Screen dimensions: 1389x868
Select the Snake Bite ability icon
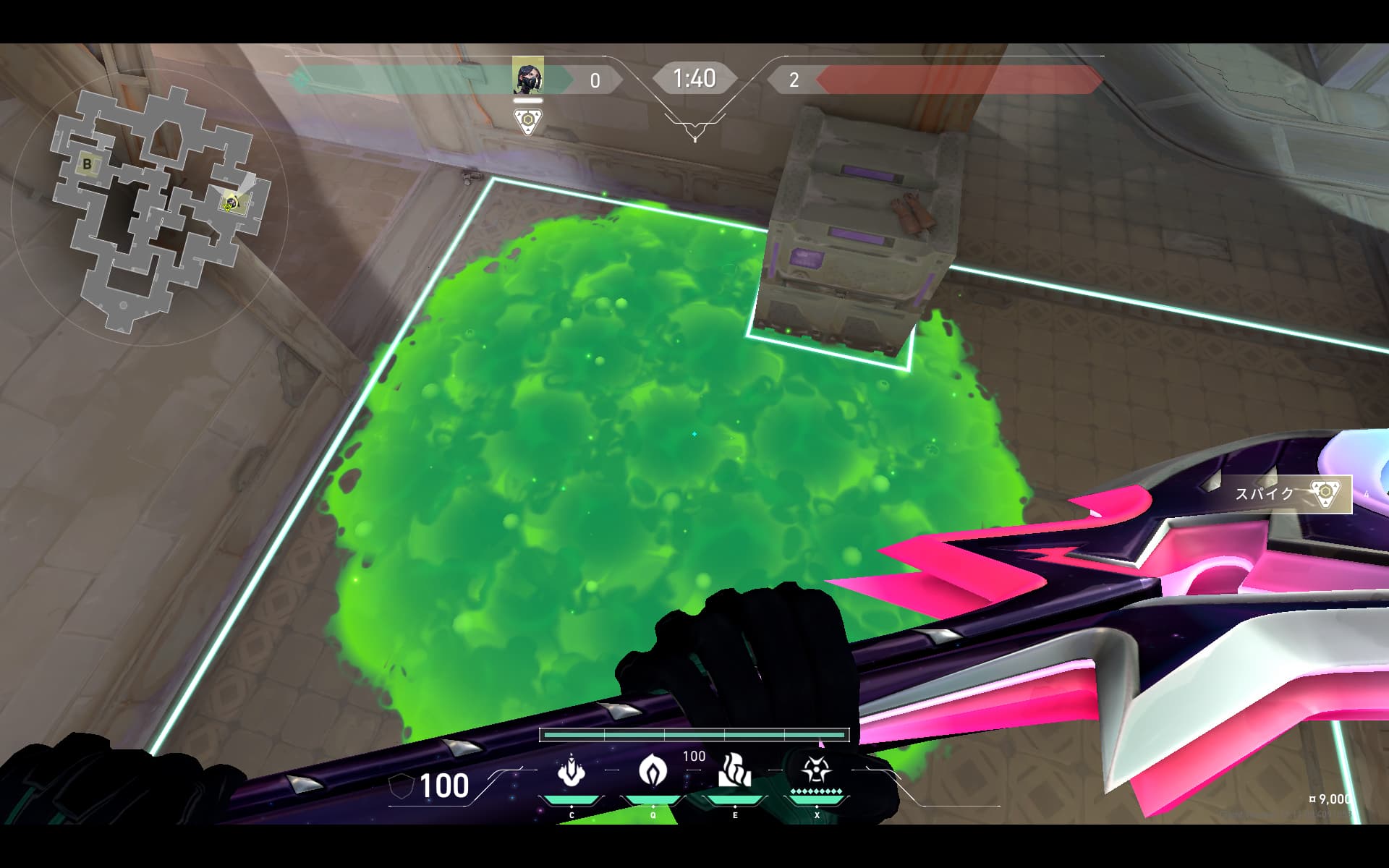click(572, 772)
